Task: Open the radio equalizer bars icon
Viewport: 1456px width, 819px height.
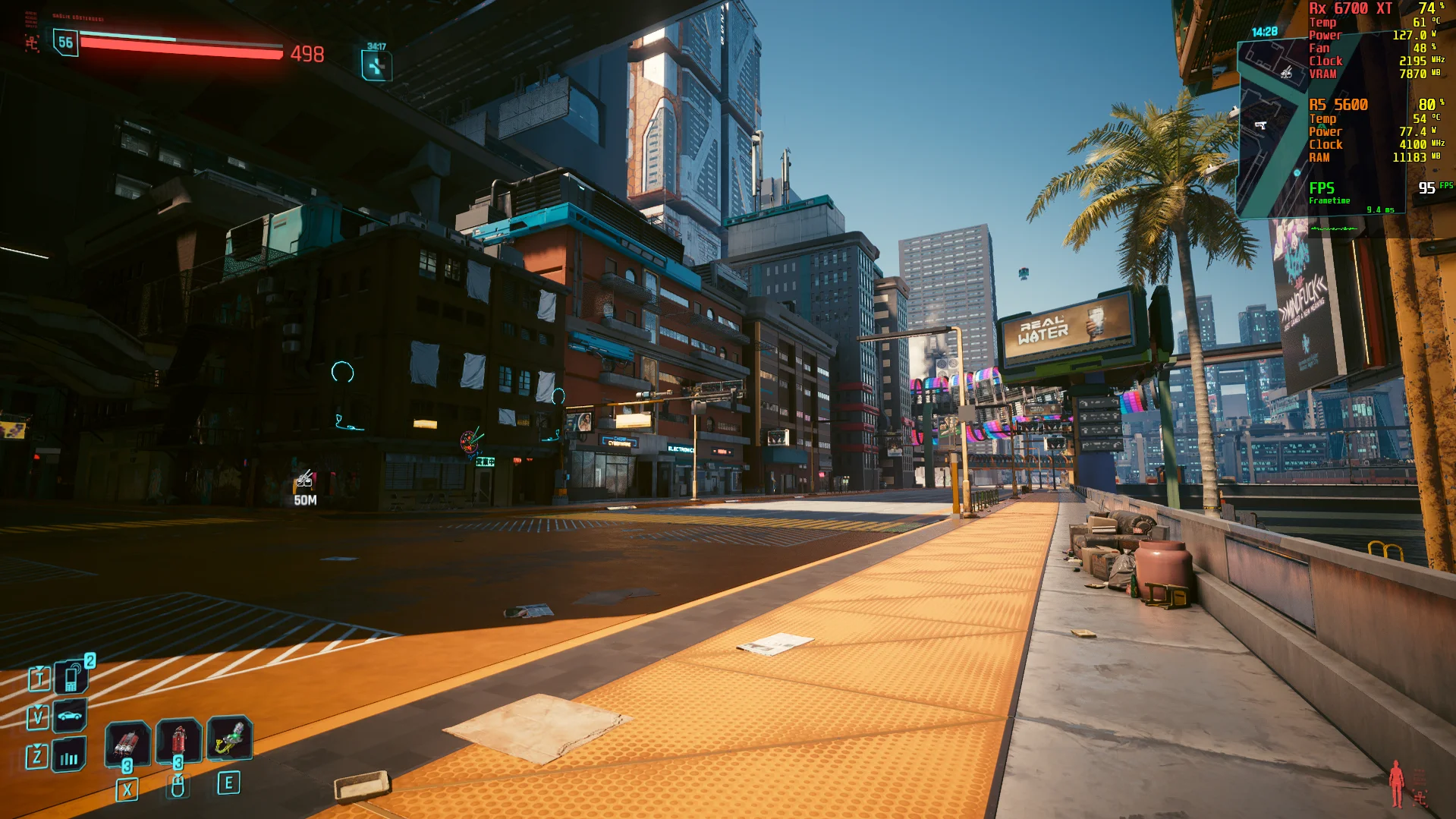Action: [x=69, y=756]
